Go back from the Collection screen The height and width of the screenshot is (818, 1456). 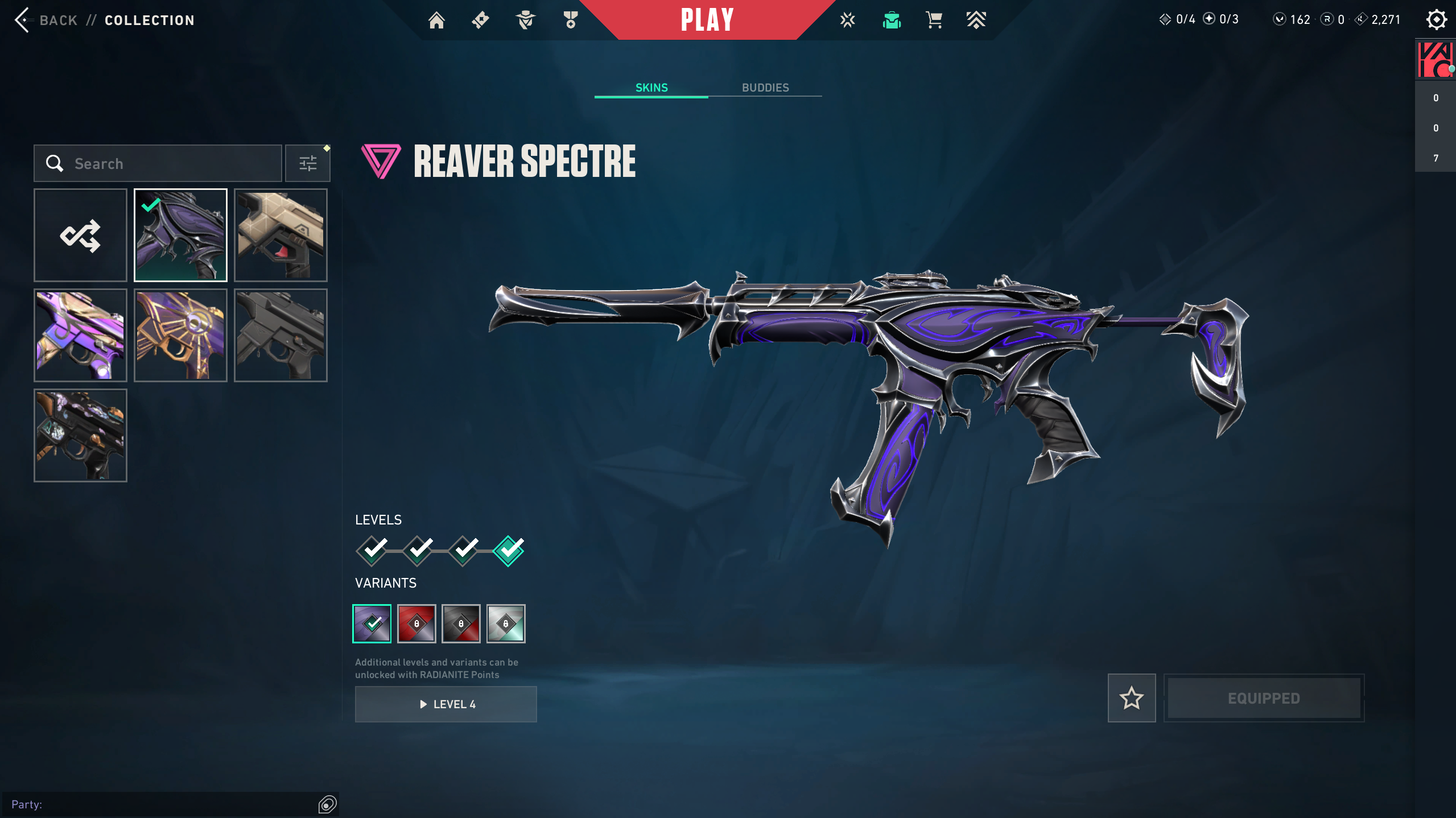46,20
